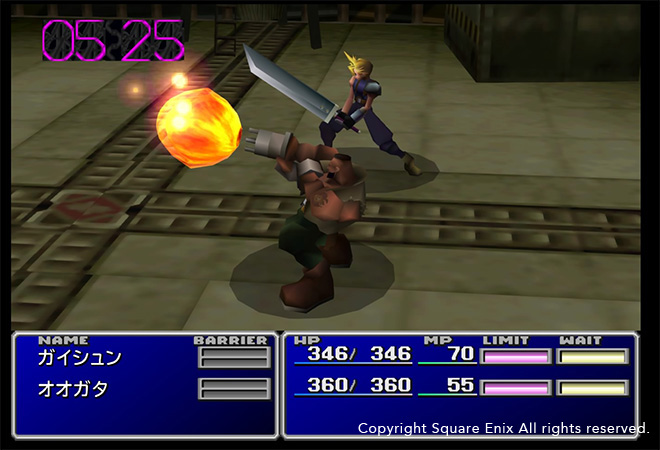Select party member ガイシュン in the name list
660x450 pixels.
79,357
